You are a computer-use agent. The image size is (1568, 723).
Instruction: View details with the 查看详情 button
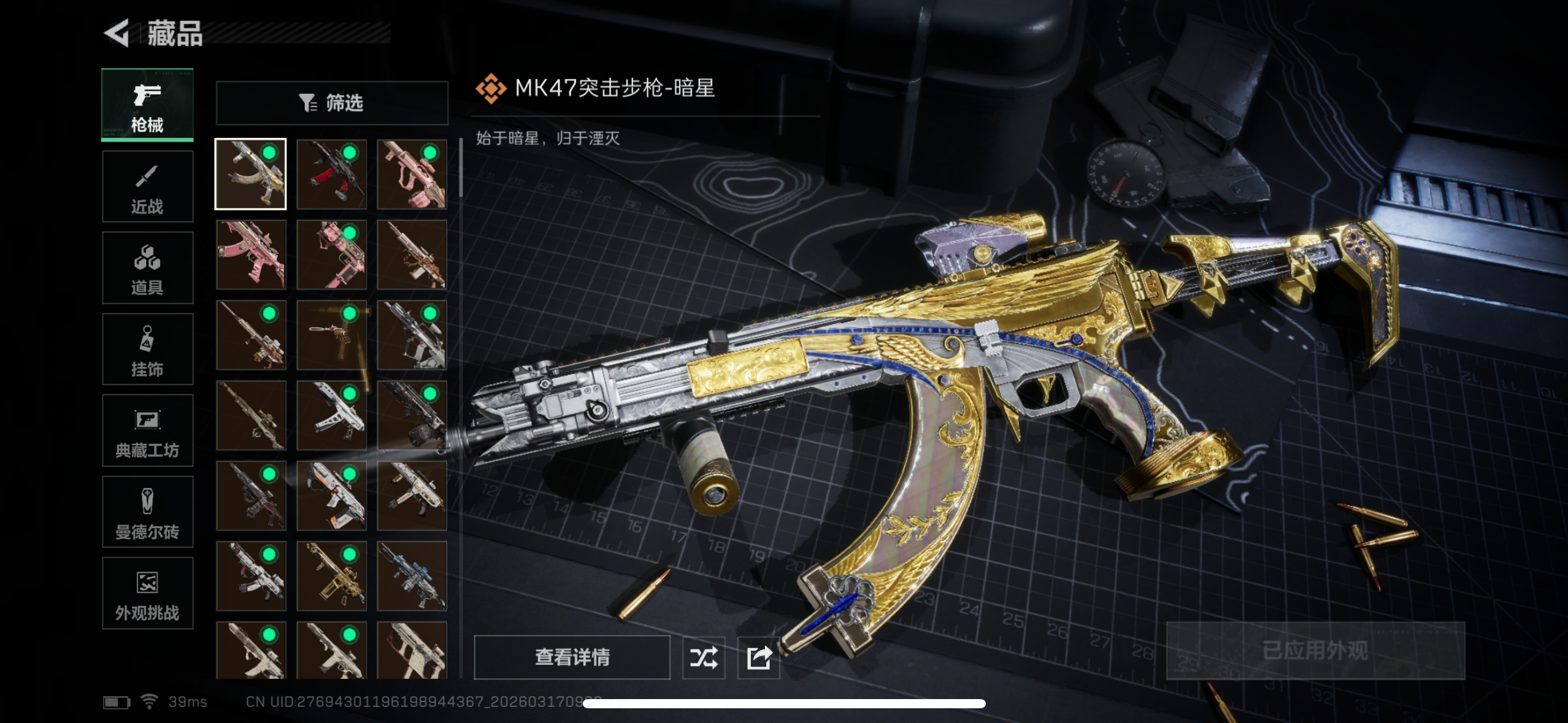pyautogui.click(x=572, y=657)
